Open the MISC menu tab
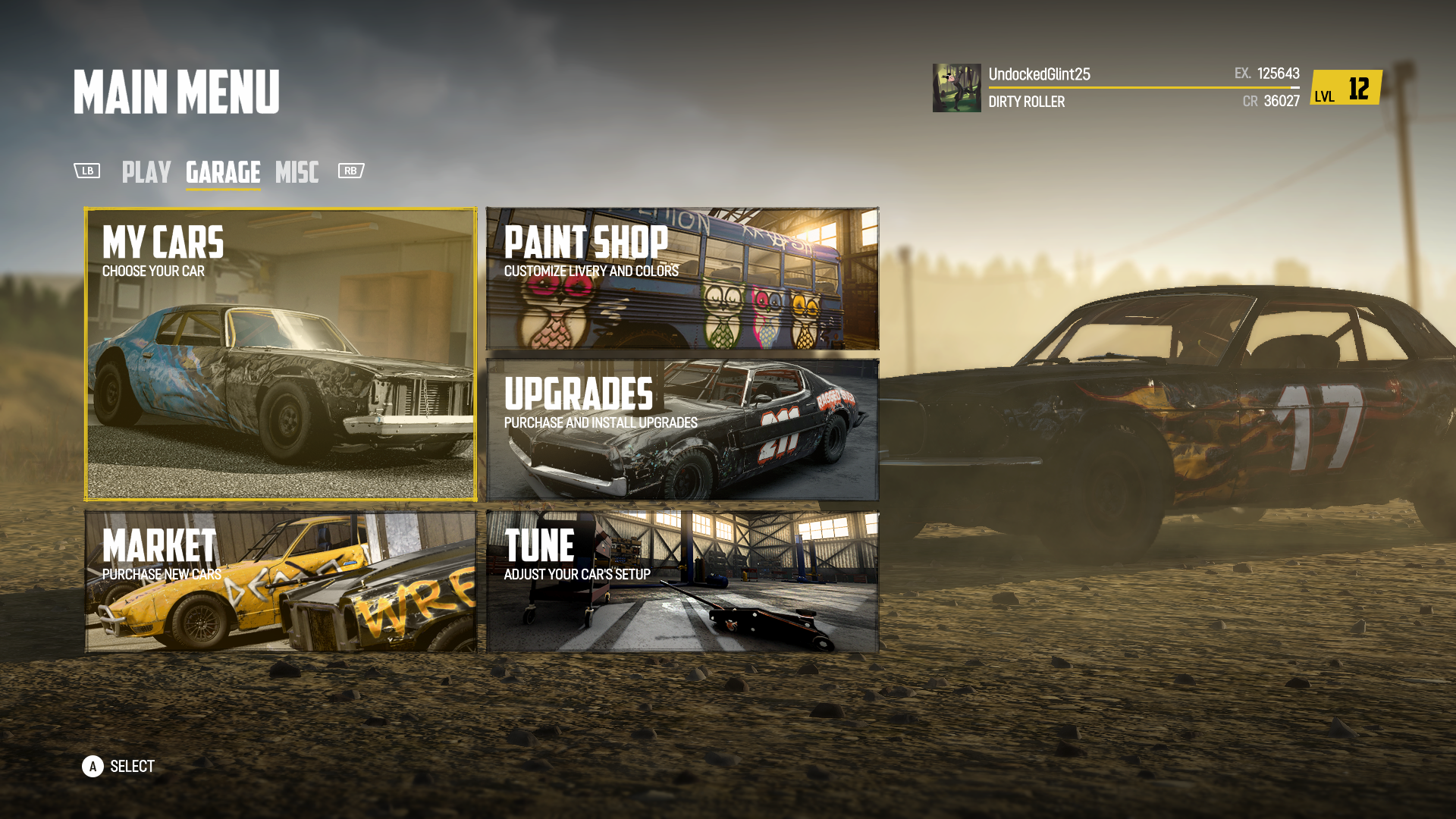The width and height of the screenshot is (1456, 819). pyautogui.click(x=297, y=173)
